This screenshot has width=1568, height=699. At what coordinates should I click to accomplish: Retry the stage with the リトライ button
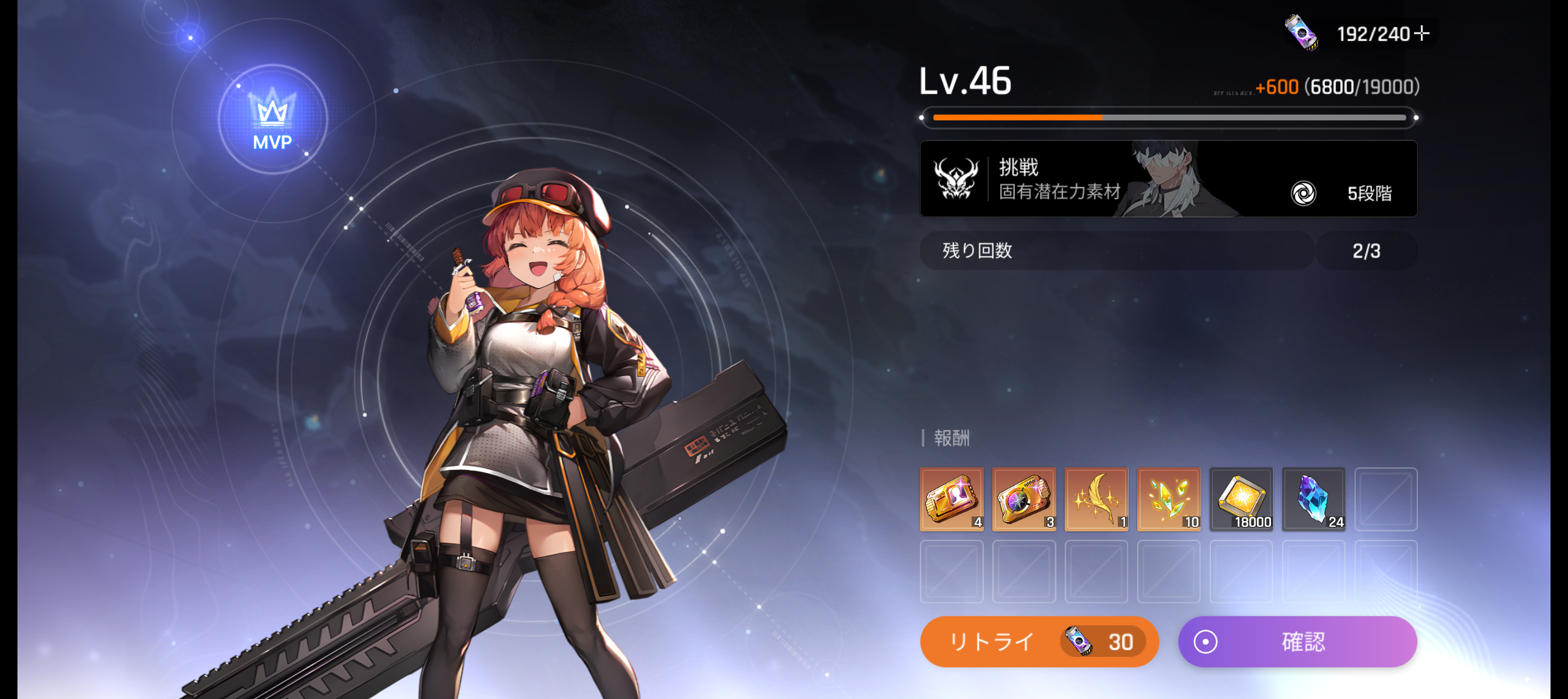click(1038, 641)
